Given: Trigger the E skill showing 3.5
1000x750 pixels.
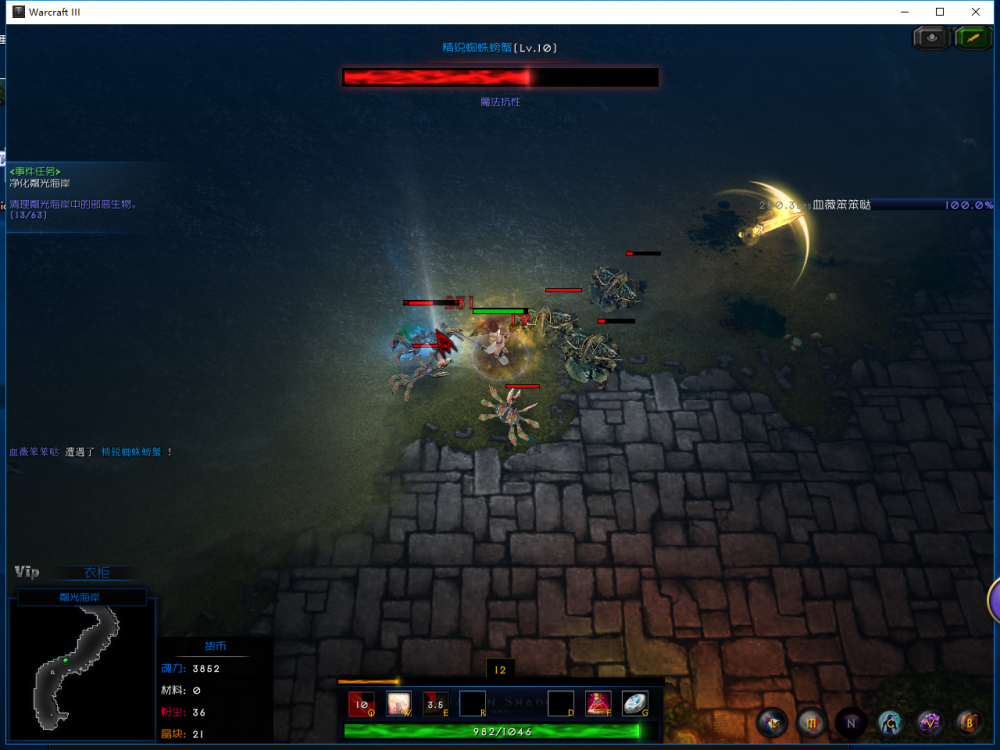Looking at the screenshot, I should (436, 704).
